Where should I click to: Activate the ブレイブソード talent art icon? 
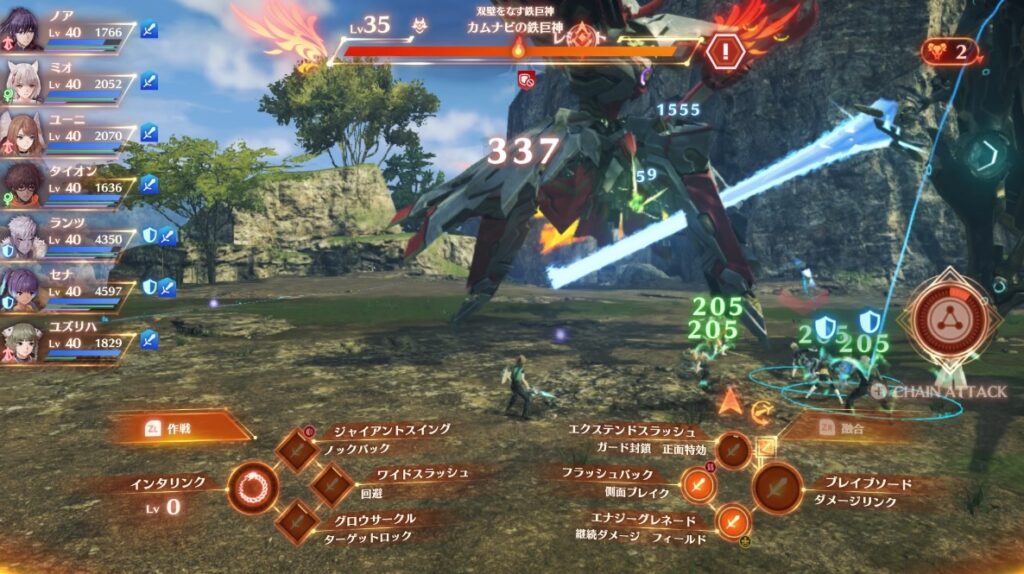[777, 488]
